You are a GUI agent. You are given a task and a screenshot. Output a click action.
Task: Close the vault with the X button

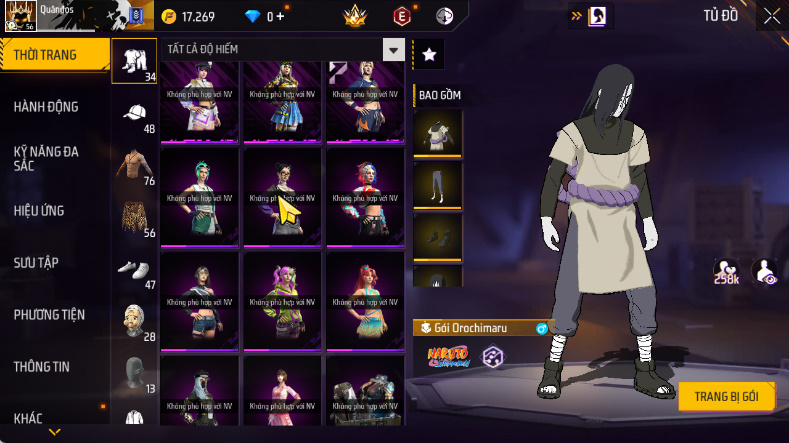click(x=771, y=16)
